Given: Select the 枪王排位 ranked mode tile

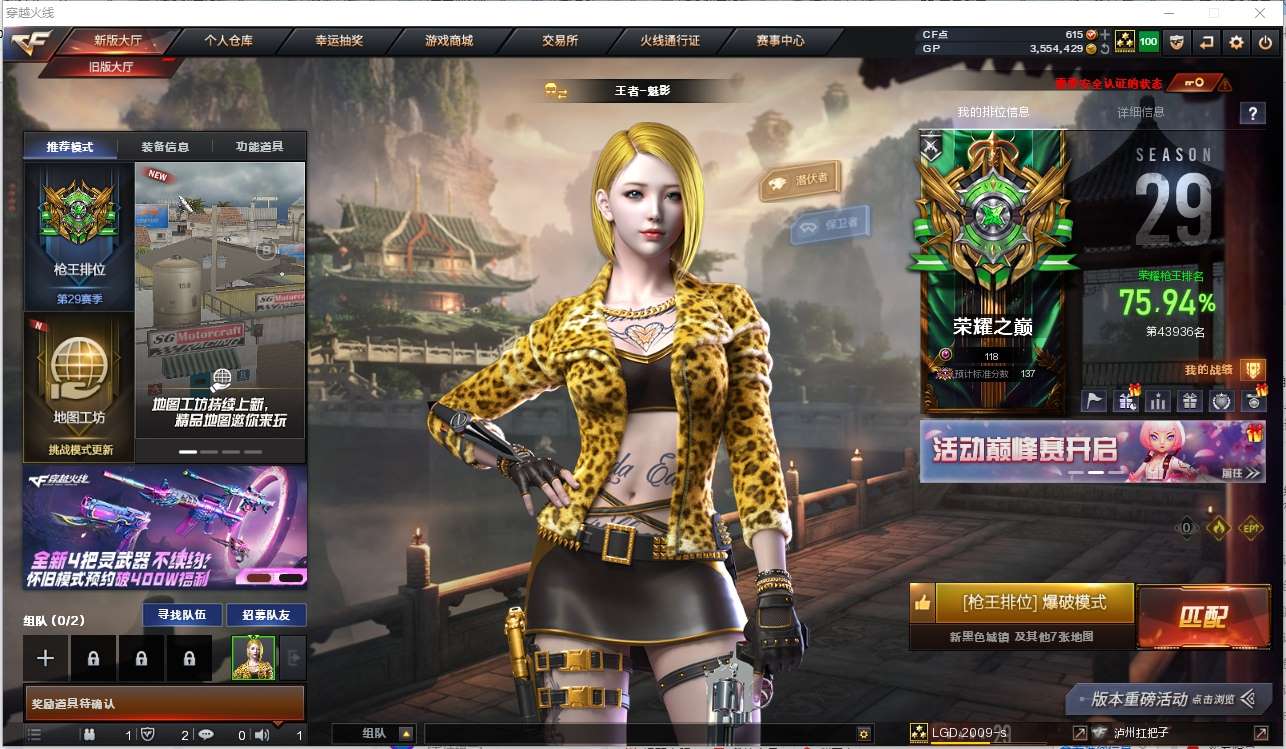Looking at the screenshot, I should [x=79, y=236].
